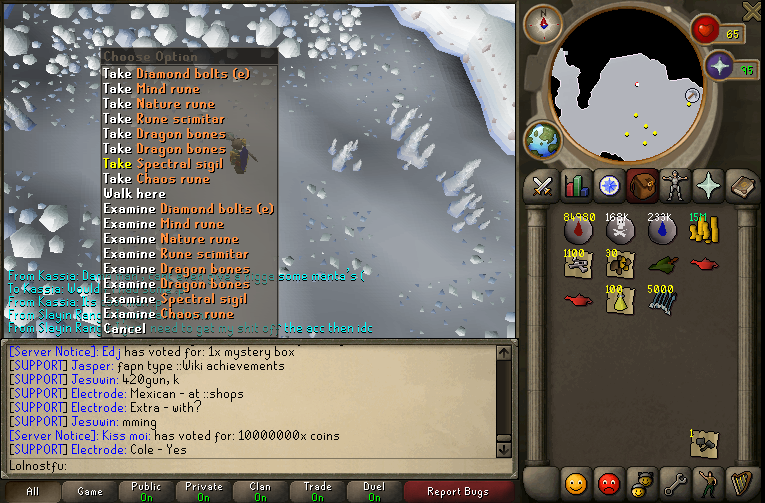
Task: Click the compass on the minimap
Action: 545,20
